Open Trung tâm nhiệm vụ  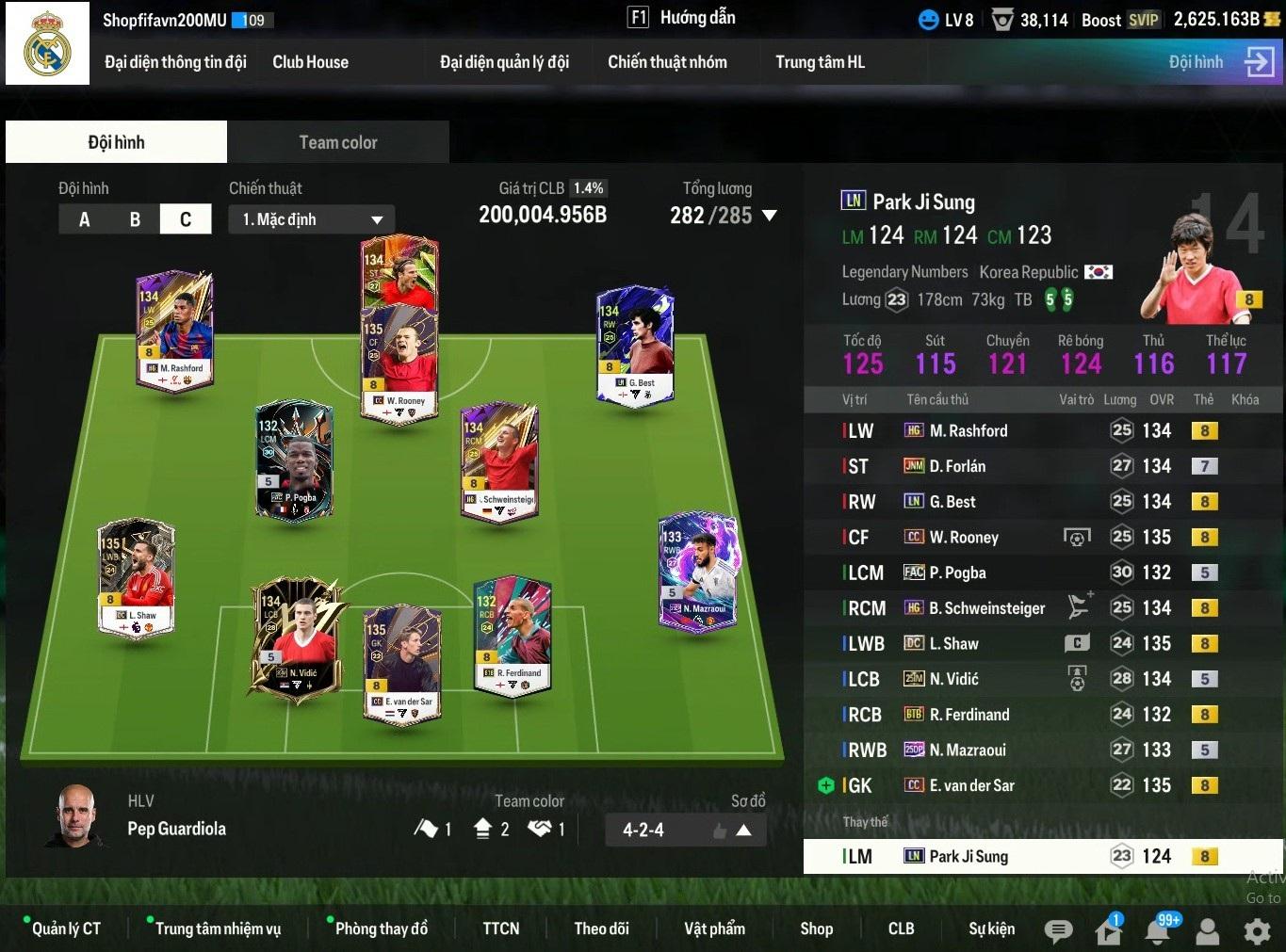point(218,928)
